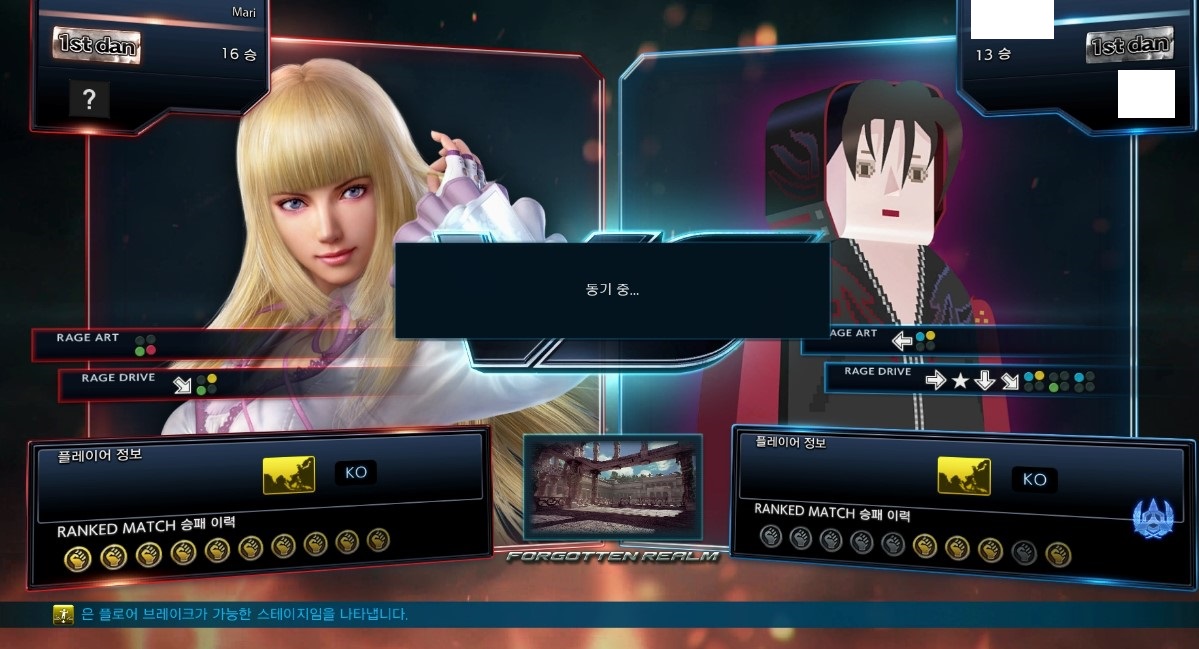This screenshot has width=1199, height=649.
Task: Select the yellow region map in the blue player panel
Action: click(x=964, y=476)
